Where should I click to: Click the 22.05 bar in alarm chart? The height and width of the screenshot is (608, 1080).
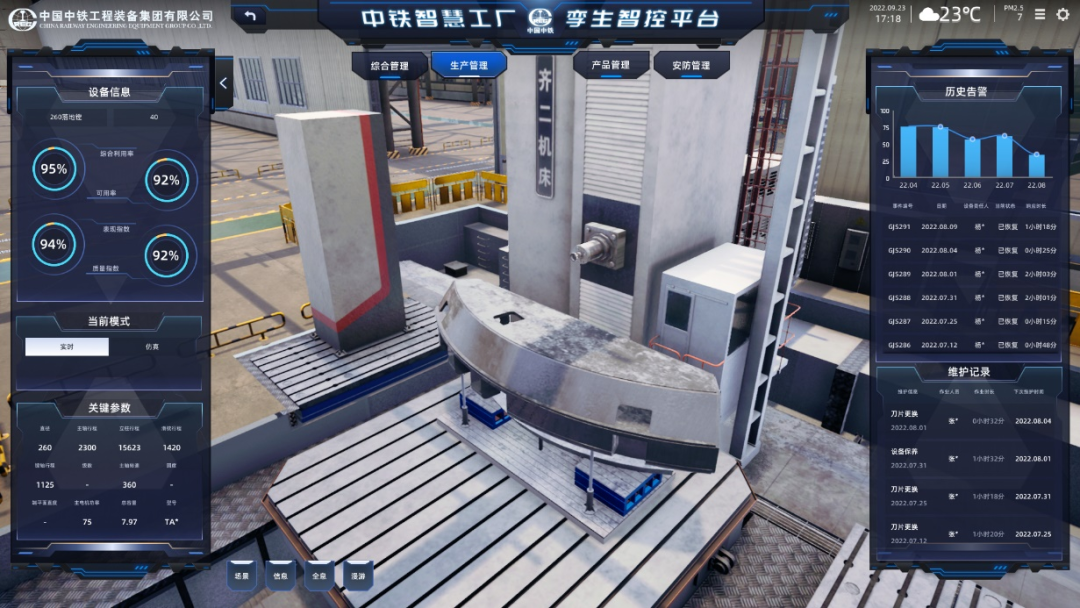[940, 151]
